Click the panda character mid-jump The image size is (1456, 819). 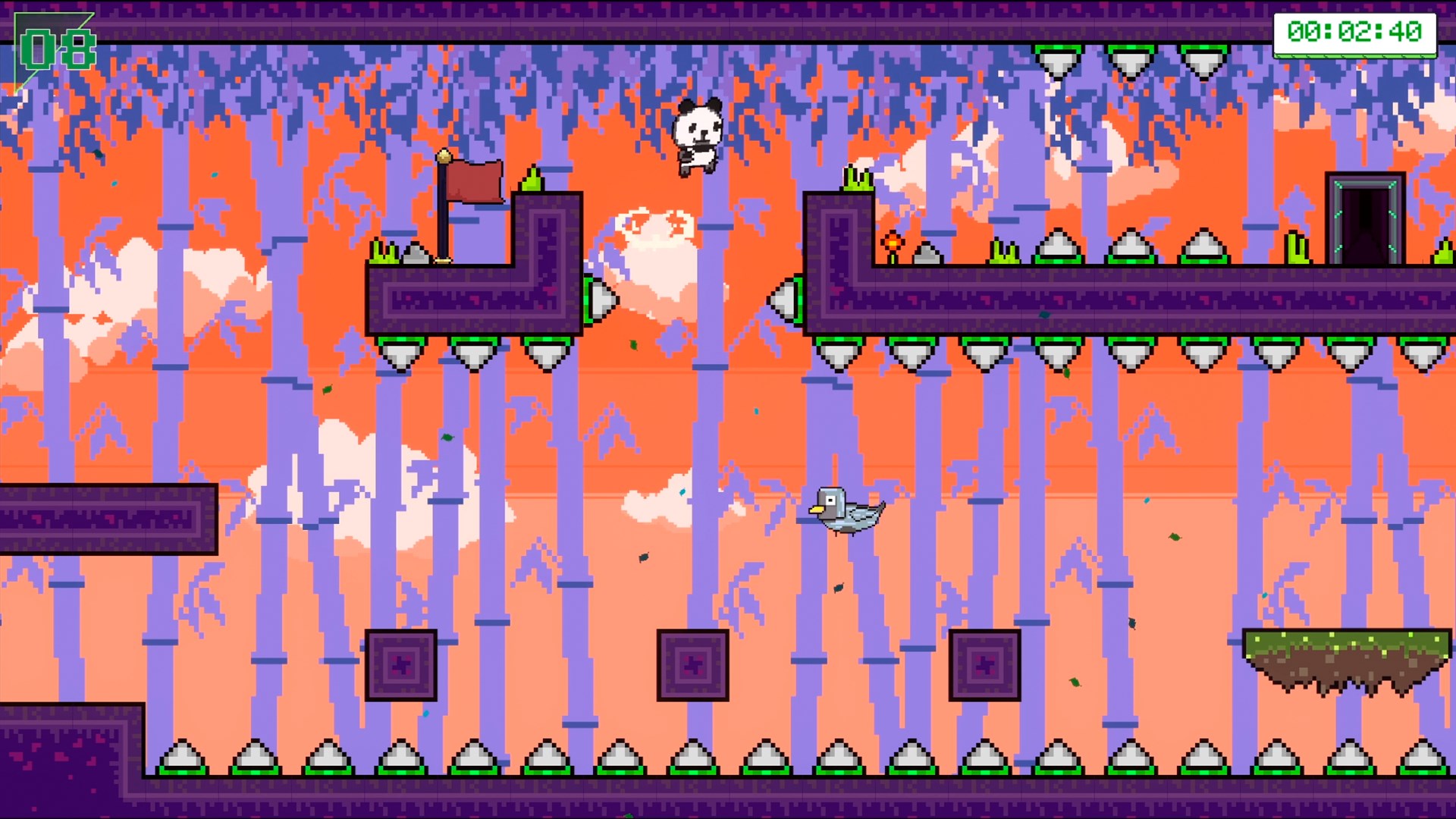696,136
